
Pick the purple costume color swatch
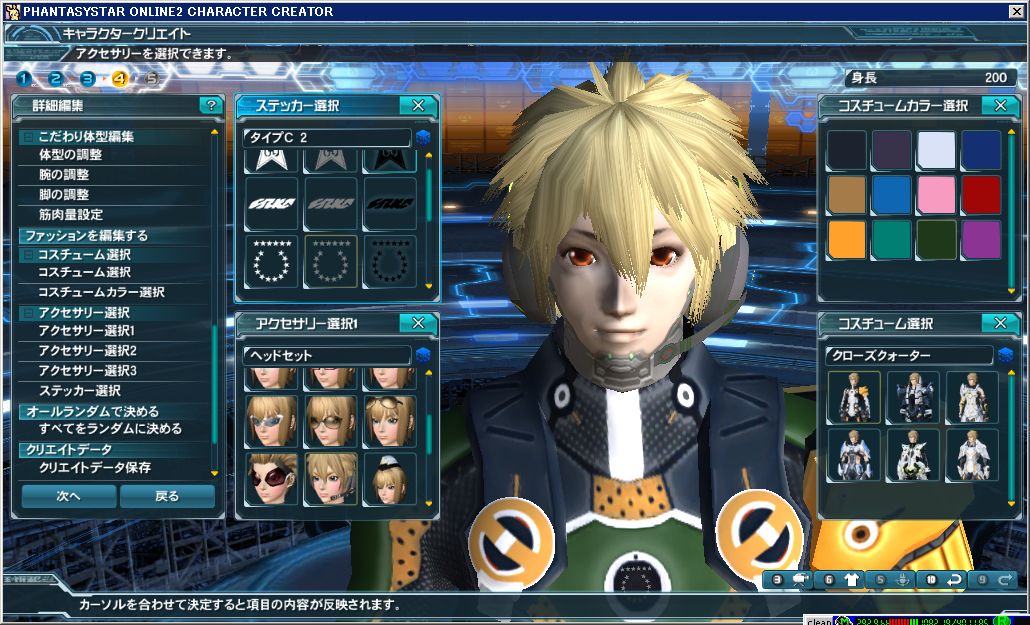point(981,240)
